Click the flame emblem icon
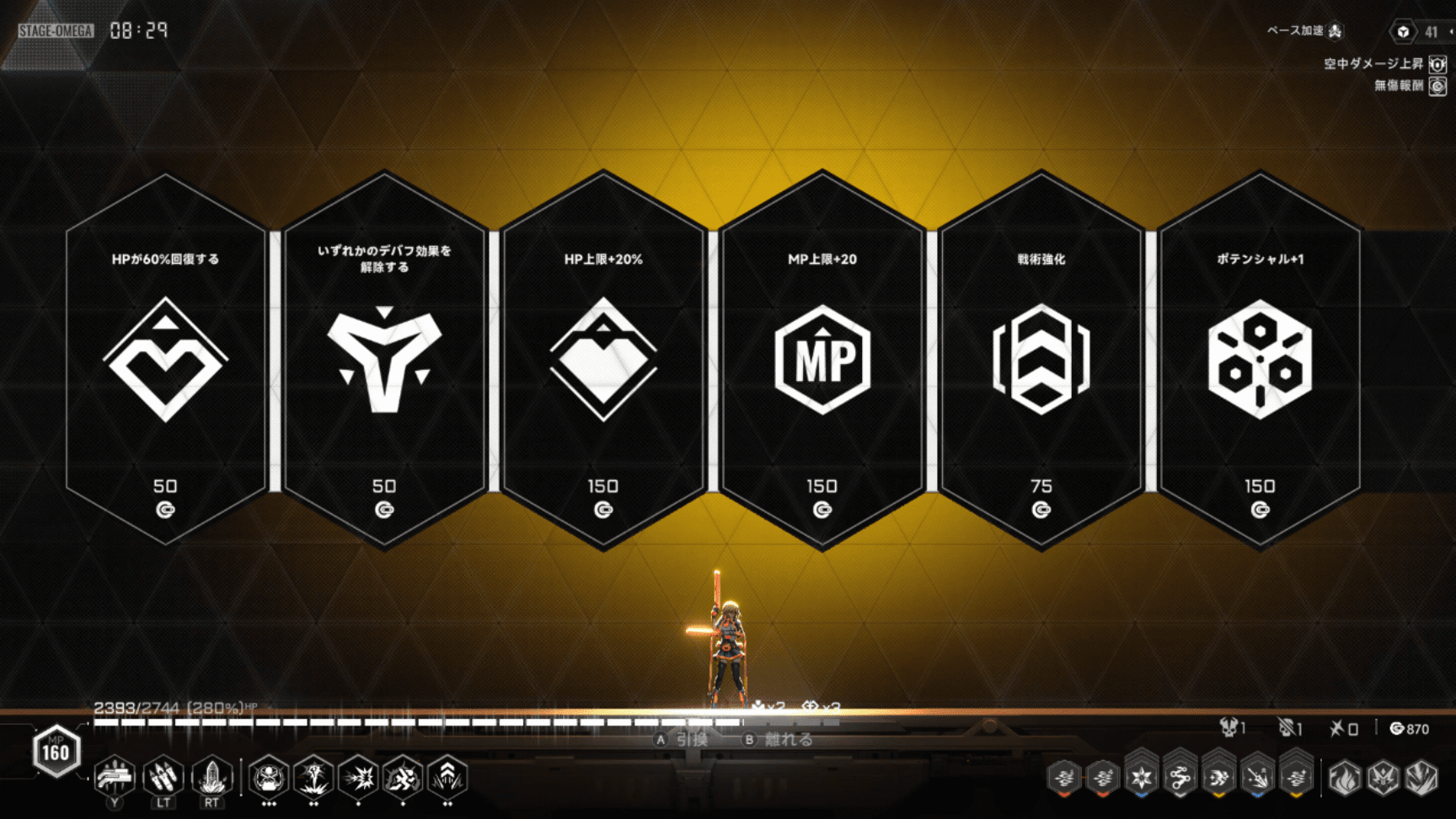The height and width of the screenshot is (819, 1456). tap(1344, 778)
